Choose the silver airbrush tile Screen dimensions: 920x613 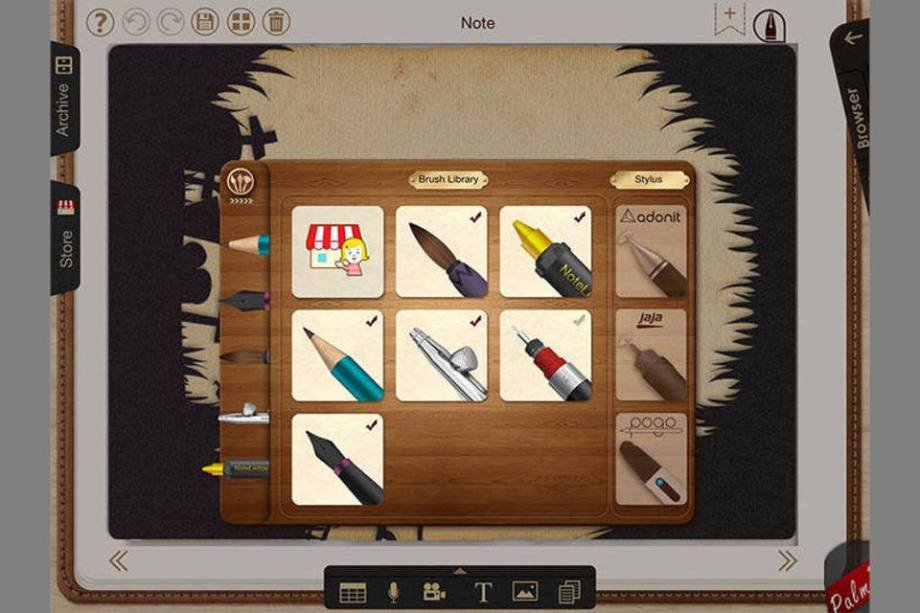point(441,355)
